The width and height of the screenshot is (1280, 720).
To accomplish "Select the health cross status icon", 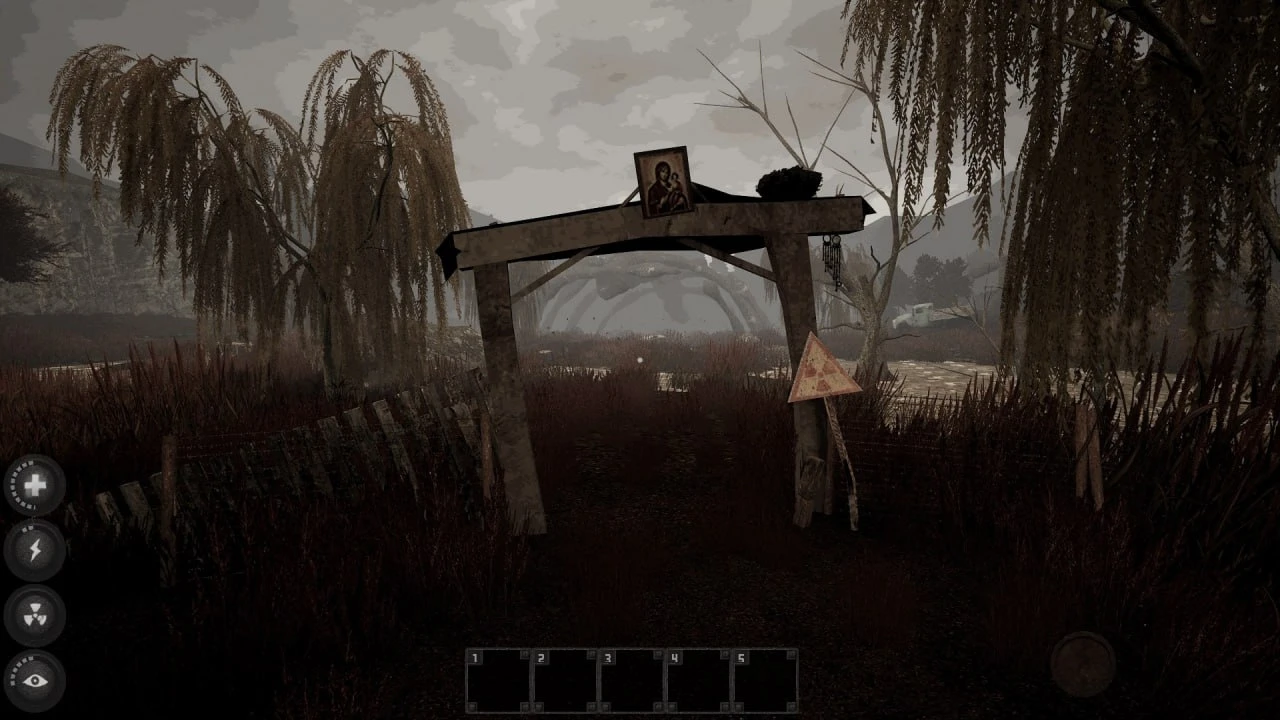I will click(36, 487).
